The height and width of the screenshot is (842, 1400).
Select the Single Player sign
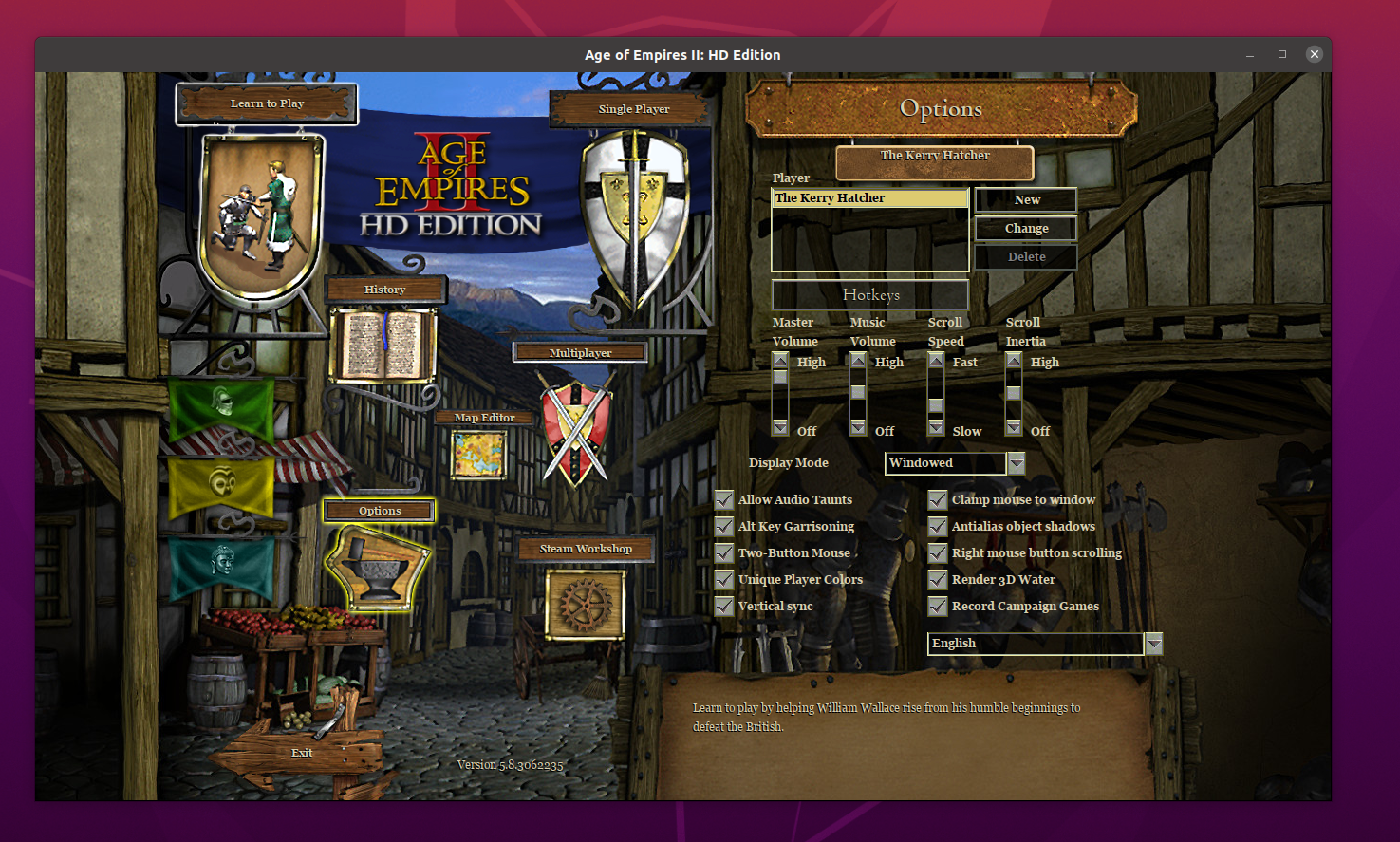coord(633,109)
